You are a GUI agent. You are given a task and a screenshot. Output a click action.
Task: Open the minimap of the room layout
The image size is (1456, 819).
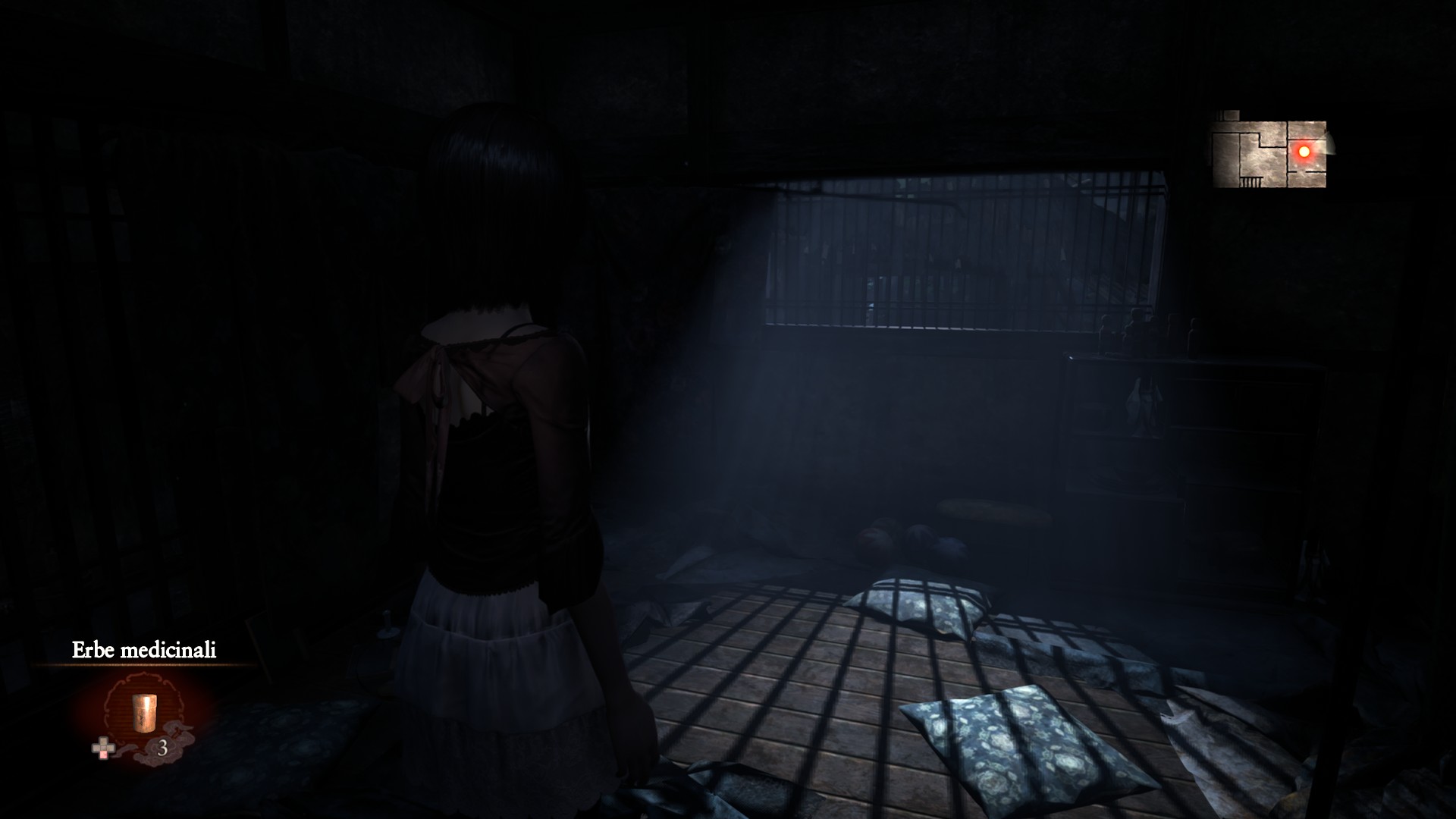[1269, 152]
